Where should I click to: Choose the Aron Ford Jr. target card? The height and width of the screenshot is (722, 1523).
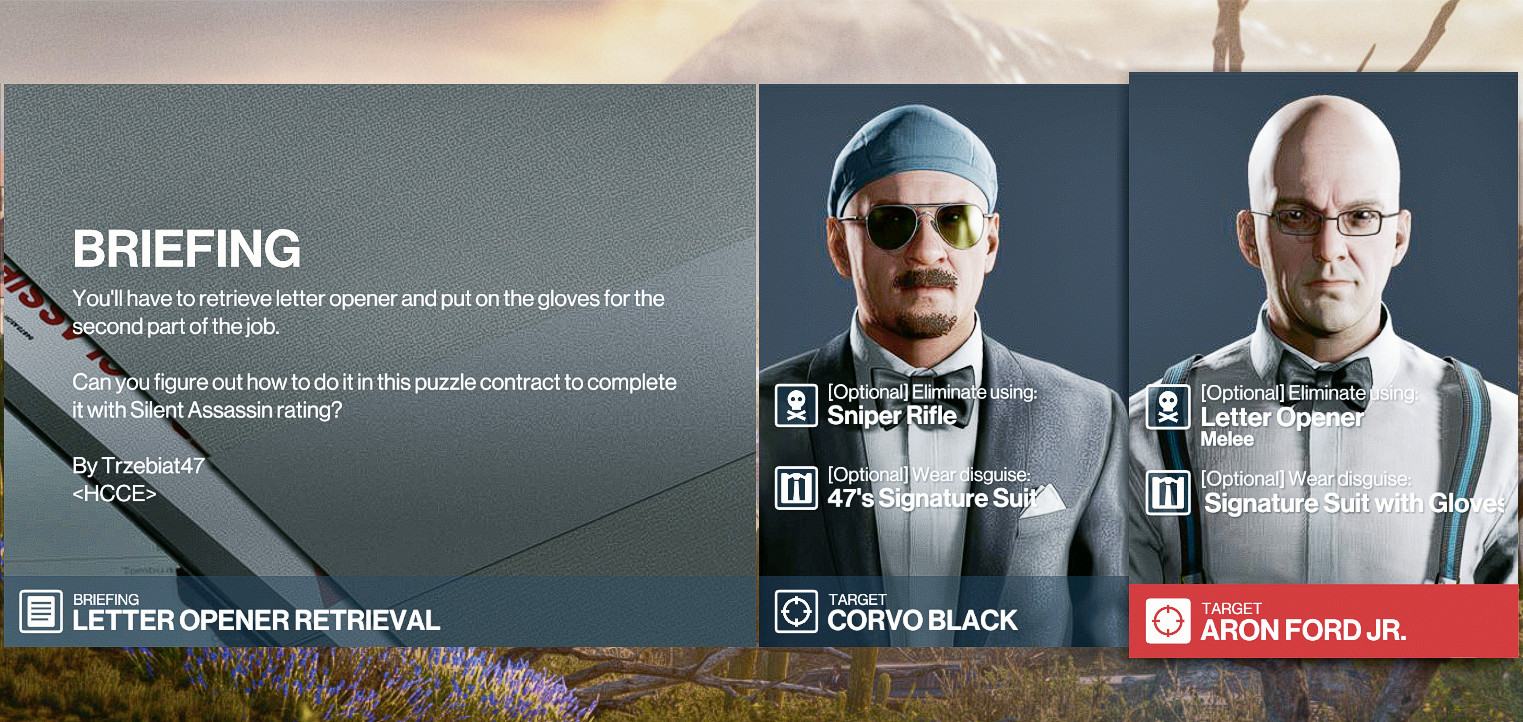click(x=1323, y=365)
